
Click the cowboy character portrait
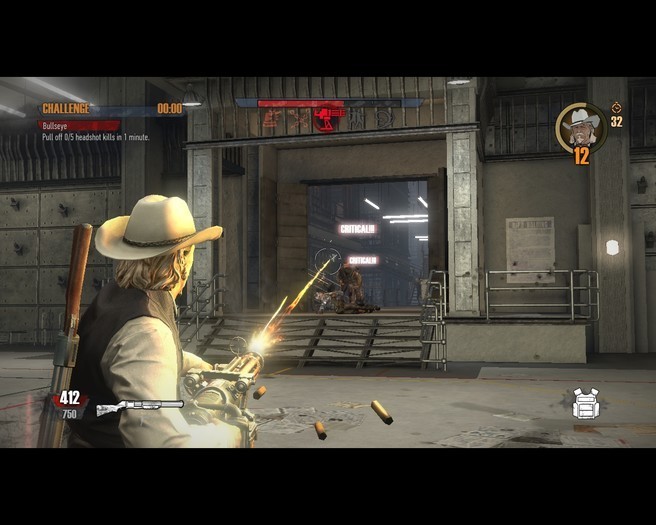point(580,126)
